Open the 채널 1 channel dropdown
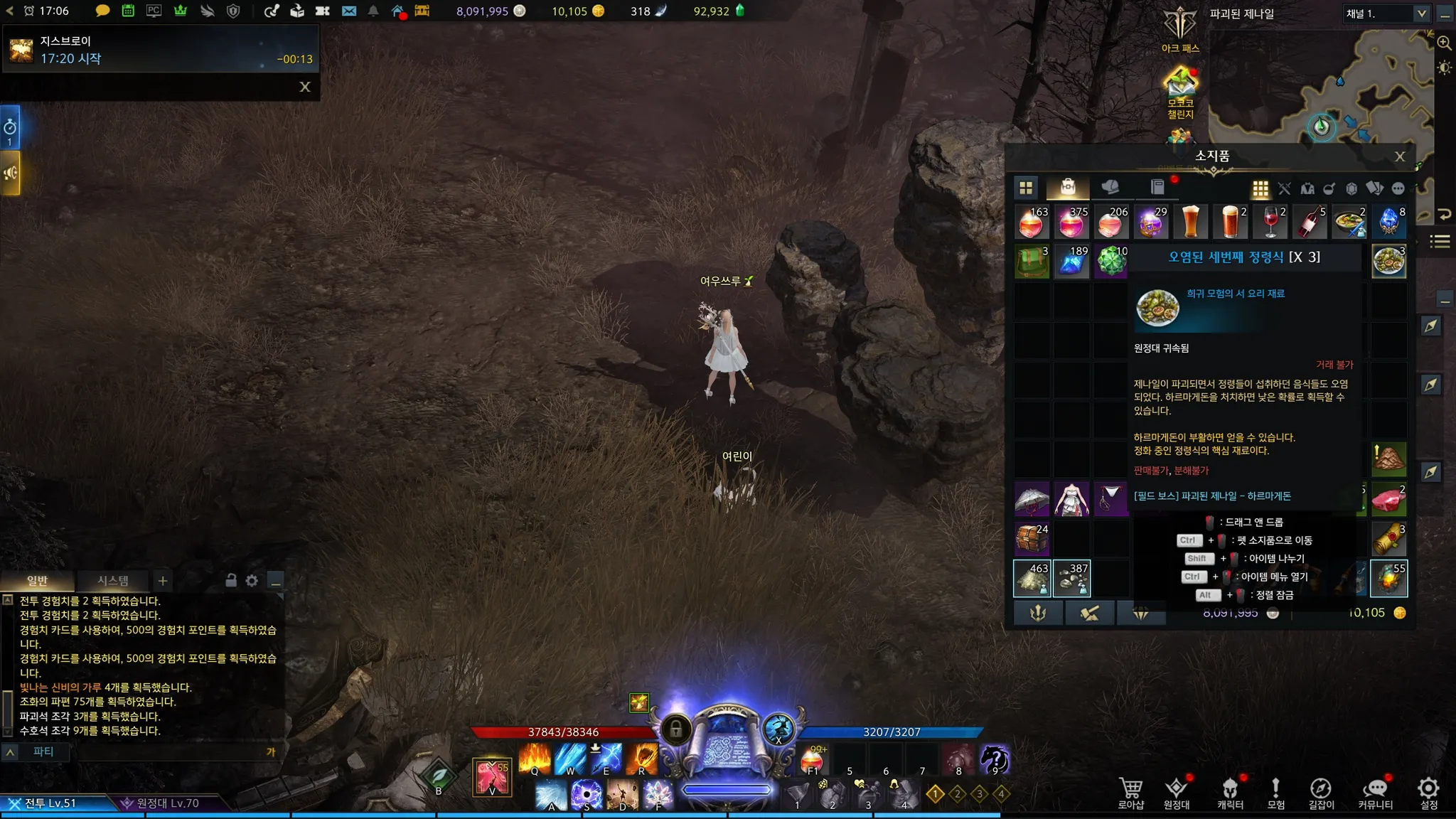This screenshot has width=1456, height=819. click(x=1421, y=14)
